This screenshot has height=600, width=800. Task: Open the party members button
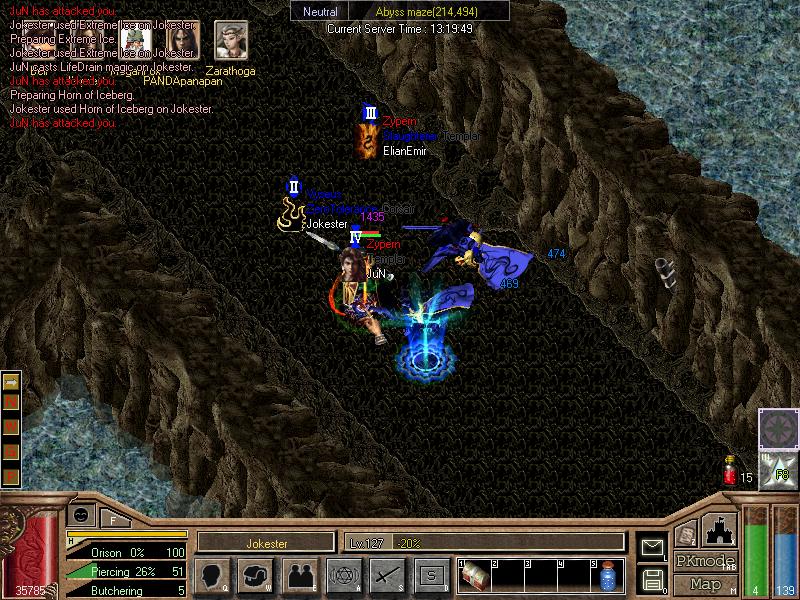[299, 575]
